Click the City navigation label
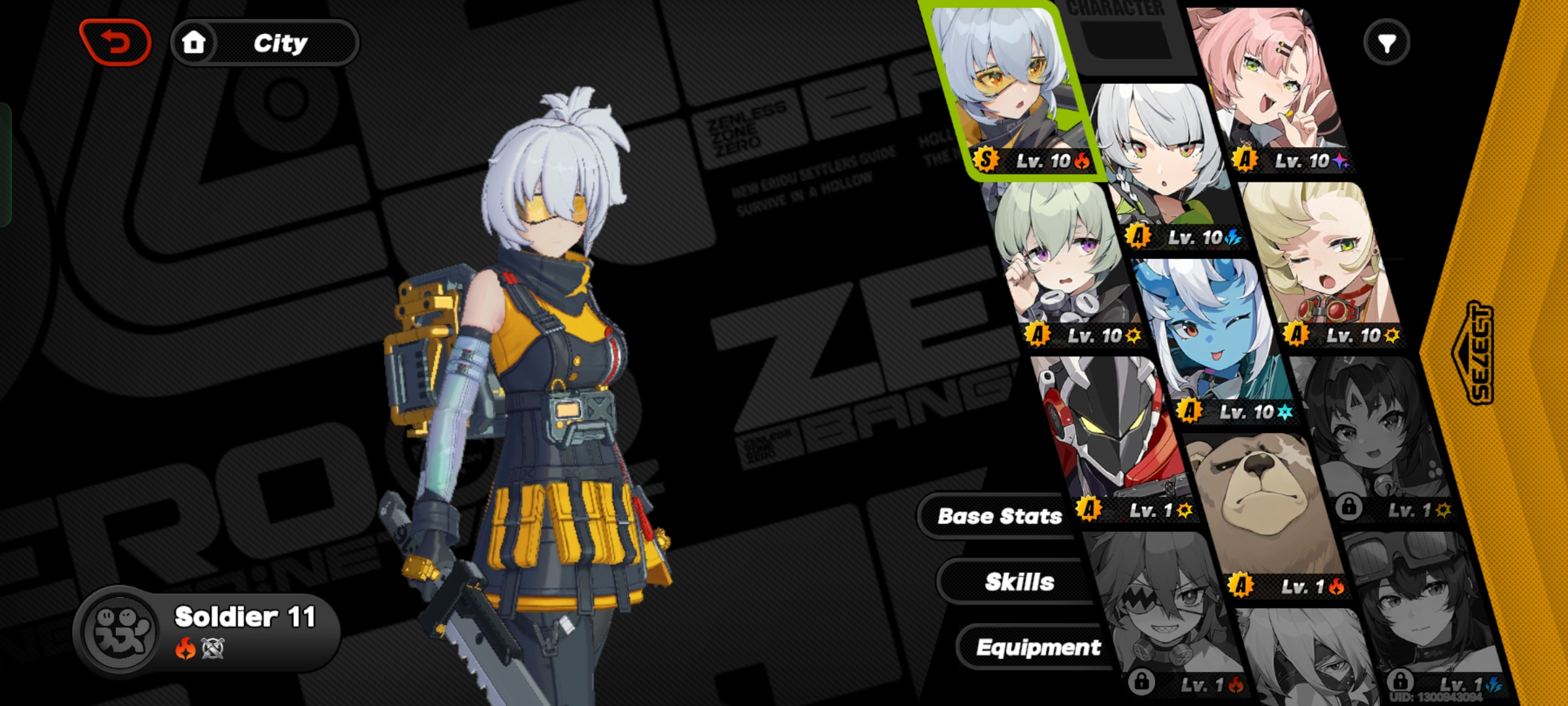The image size is (1568, 706). [280, 42]
